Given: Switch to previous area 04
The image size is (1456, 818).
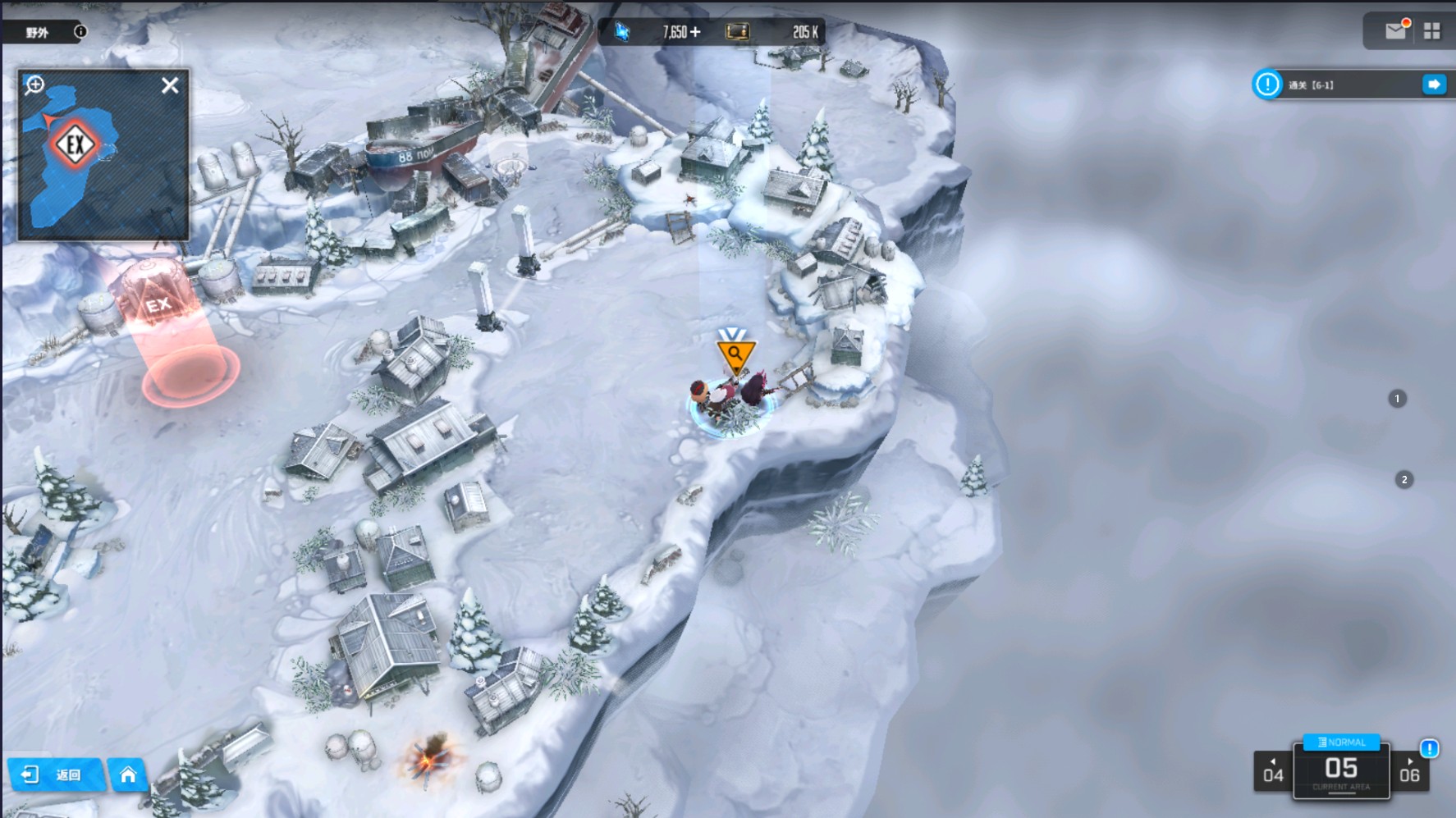Looking at the screenshot, I should click(x=1273, y=772).
